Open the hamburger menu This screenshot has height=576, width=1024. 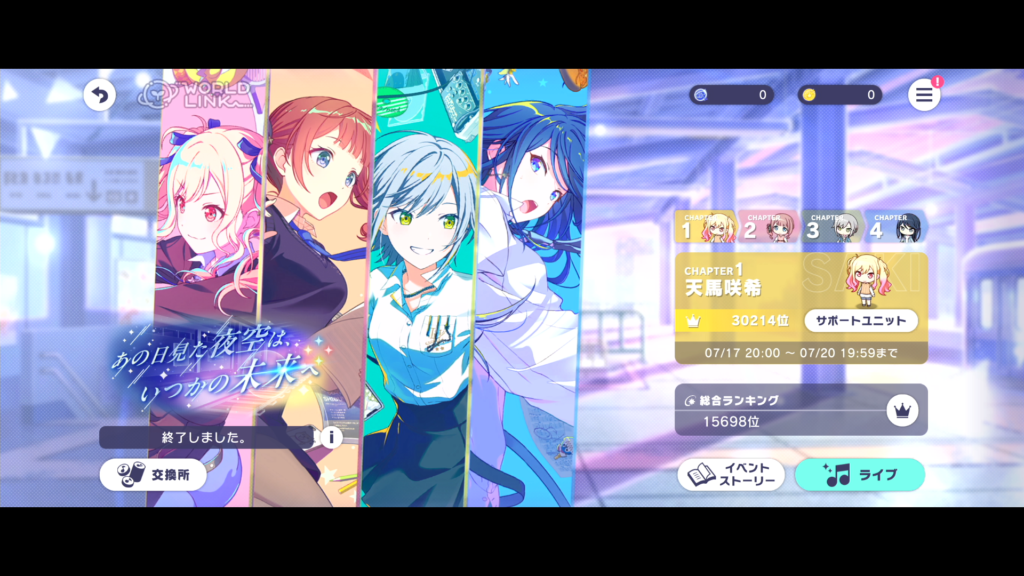[924, 95]
